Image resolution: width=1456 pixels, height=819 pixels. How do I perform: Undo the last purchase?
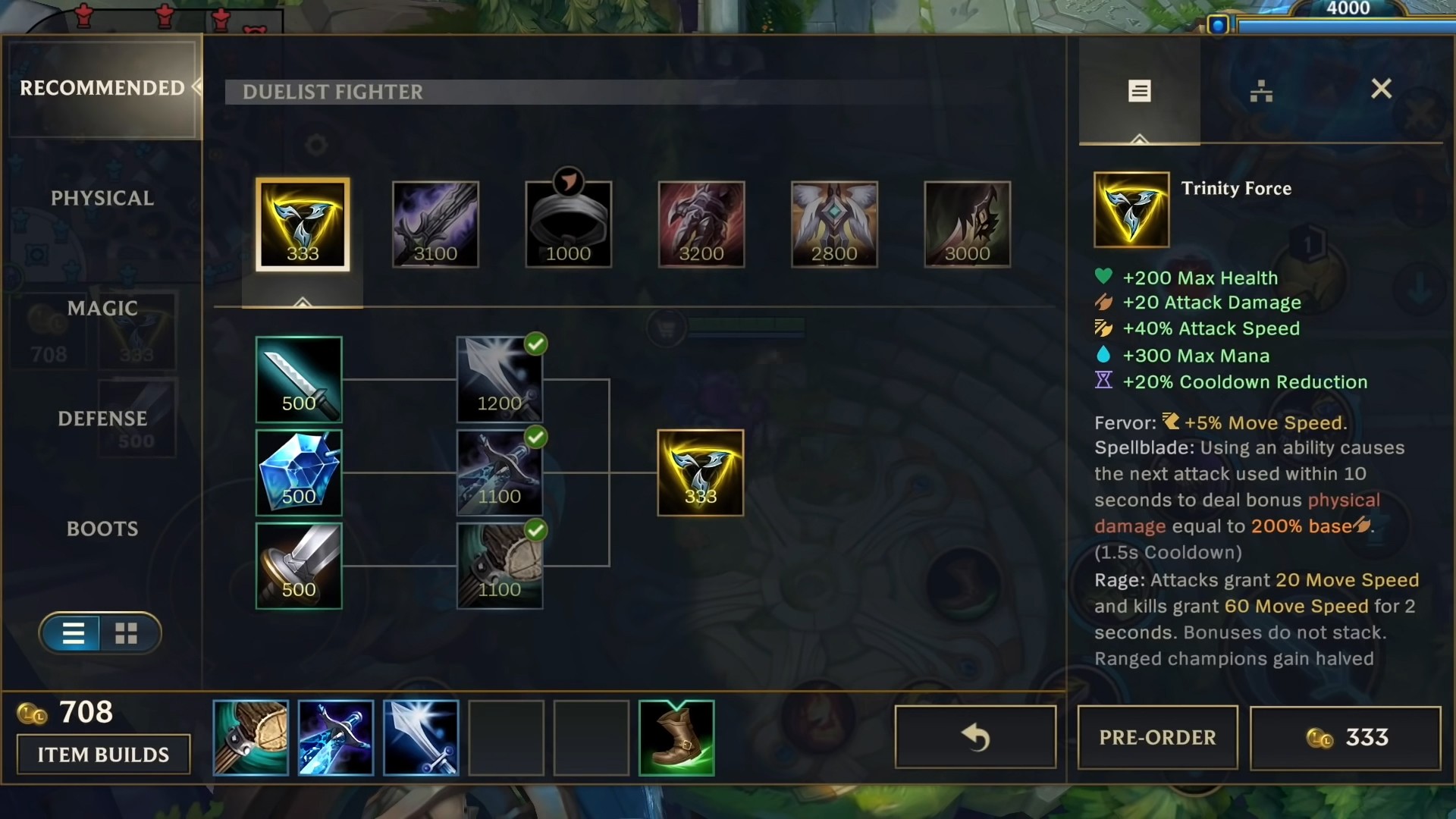975,737
